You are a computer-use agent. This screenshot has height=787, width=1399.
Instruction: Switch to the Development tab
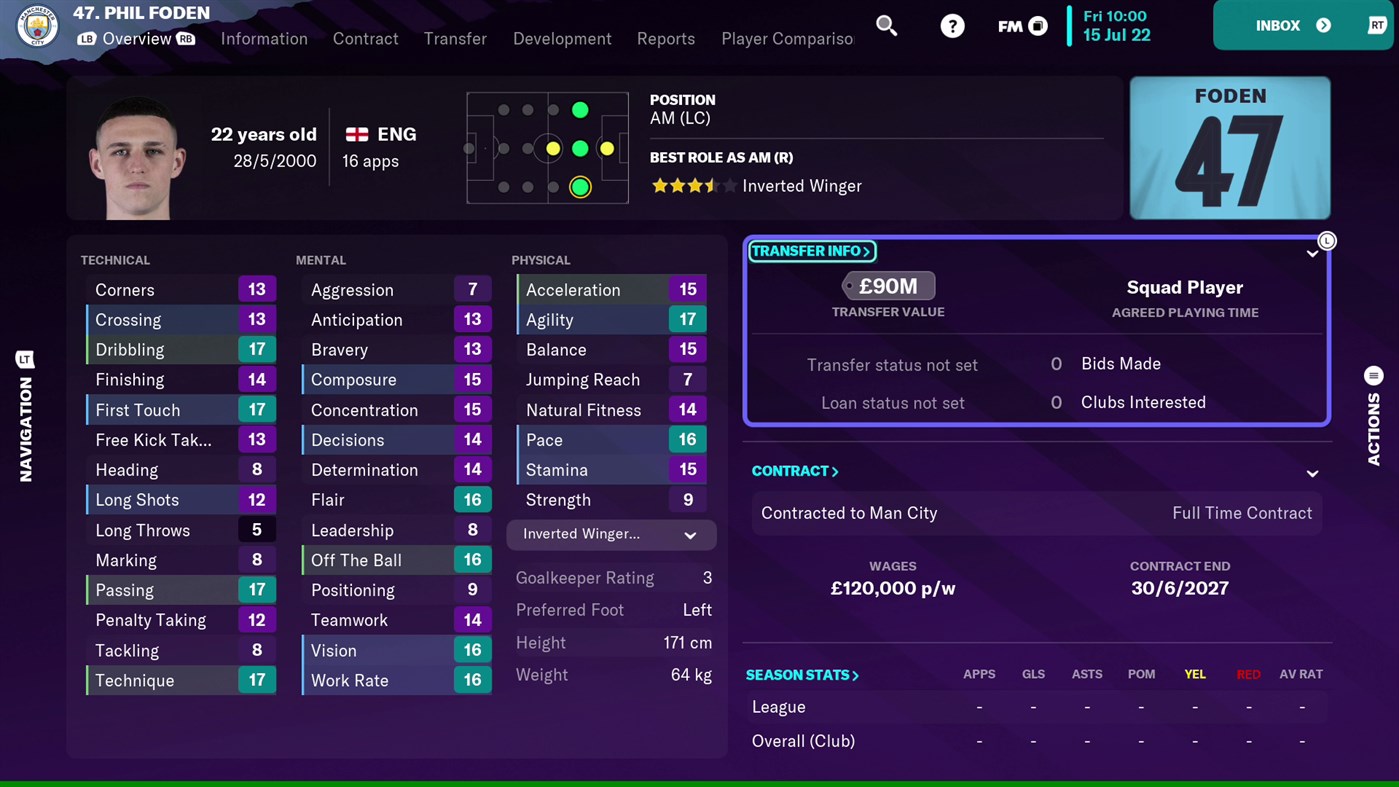[562, 39]
